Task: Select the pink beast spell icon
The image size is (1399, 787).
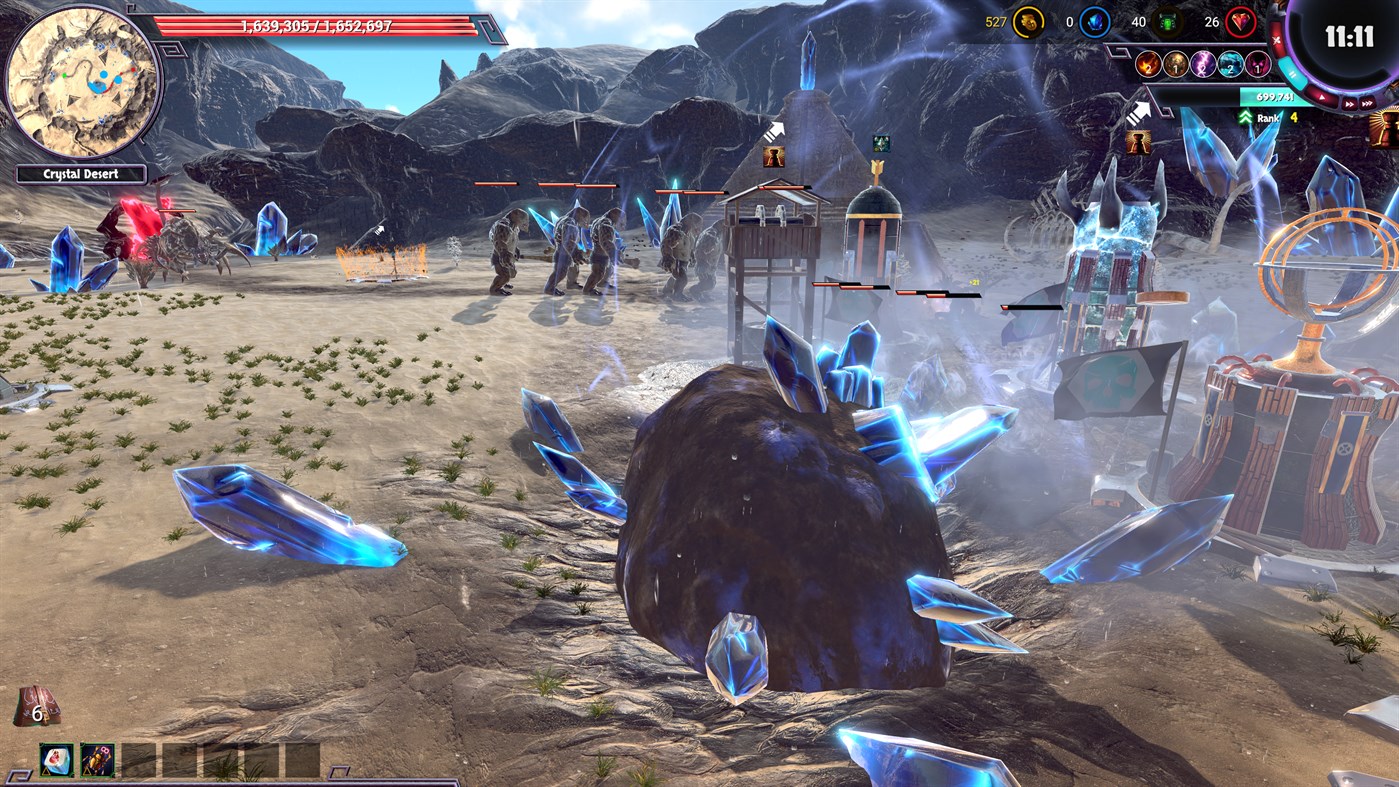Action: (x=1257, y=65)
